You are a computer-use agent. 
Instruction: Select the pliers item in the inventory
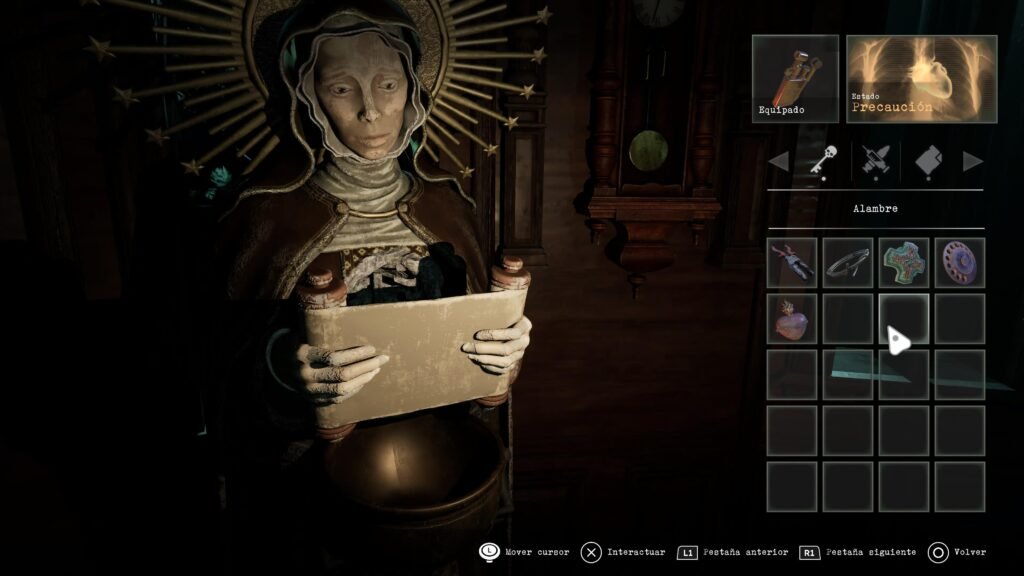[x=792, y=262]
